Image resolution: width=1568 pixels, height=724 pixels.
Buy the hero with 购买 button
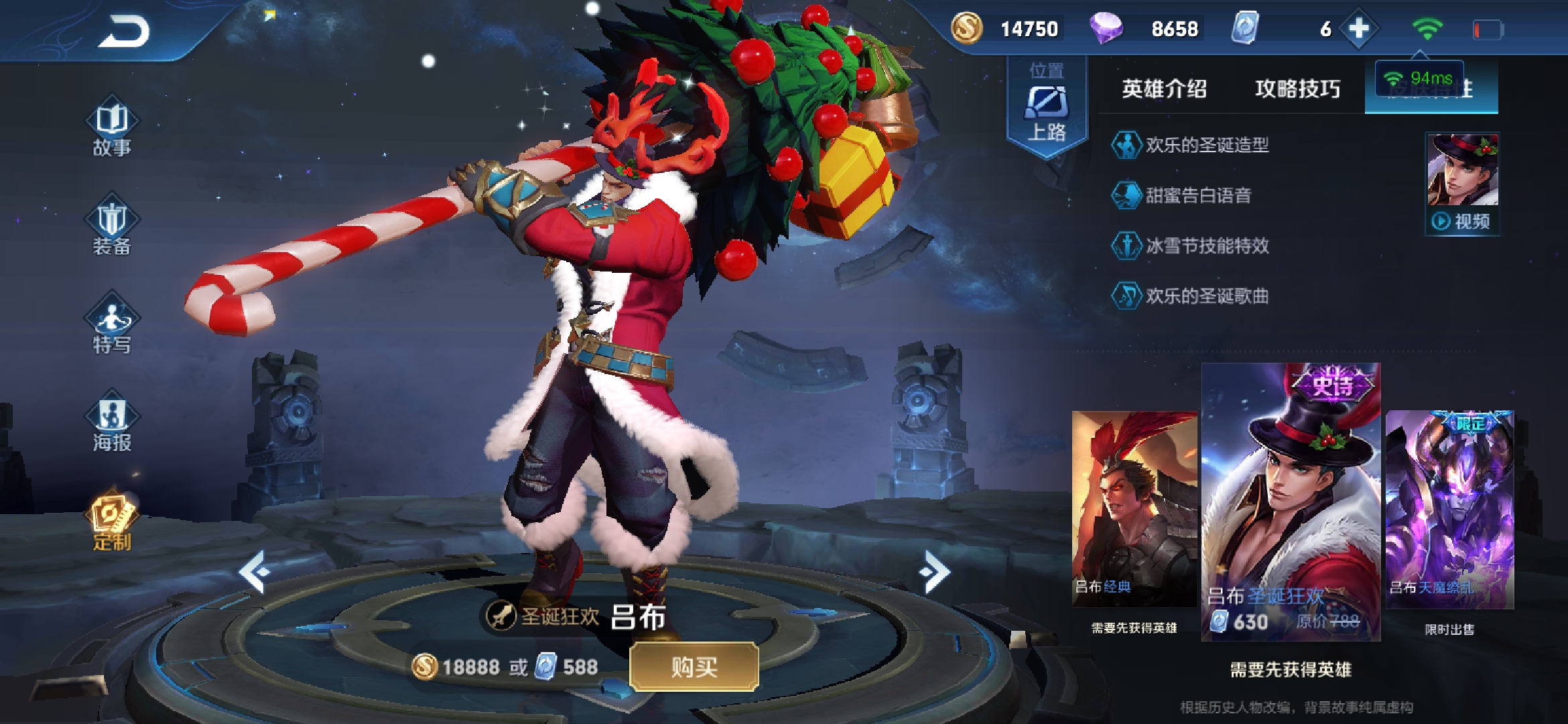(x=694, y=666)
